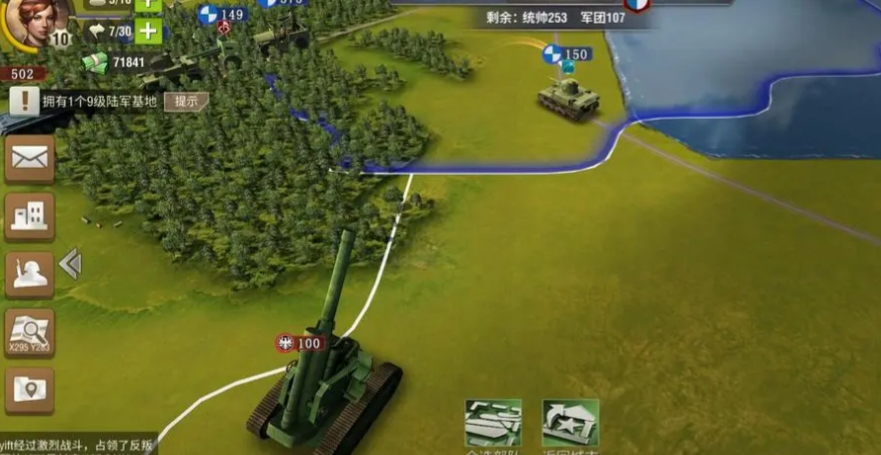Select the 150-strength tank unit
The image size is (881, 455).
point(568,97)
